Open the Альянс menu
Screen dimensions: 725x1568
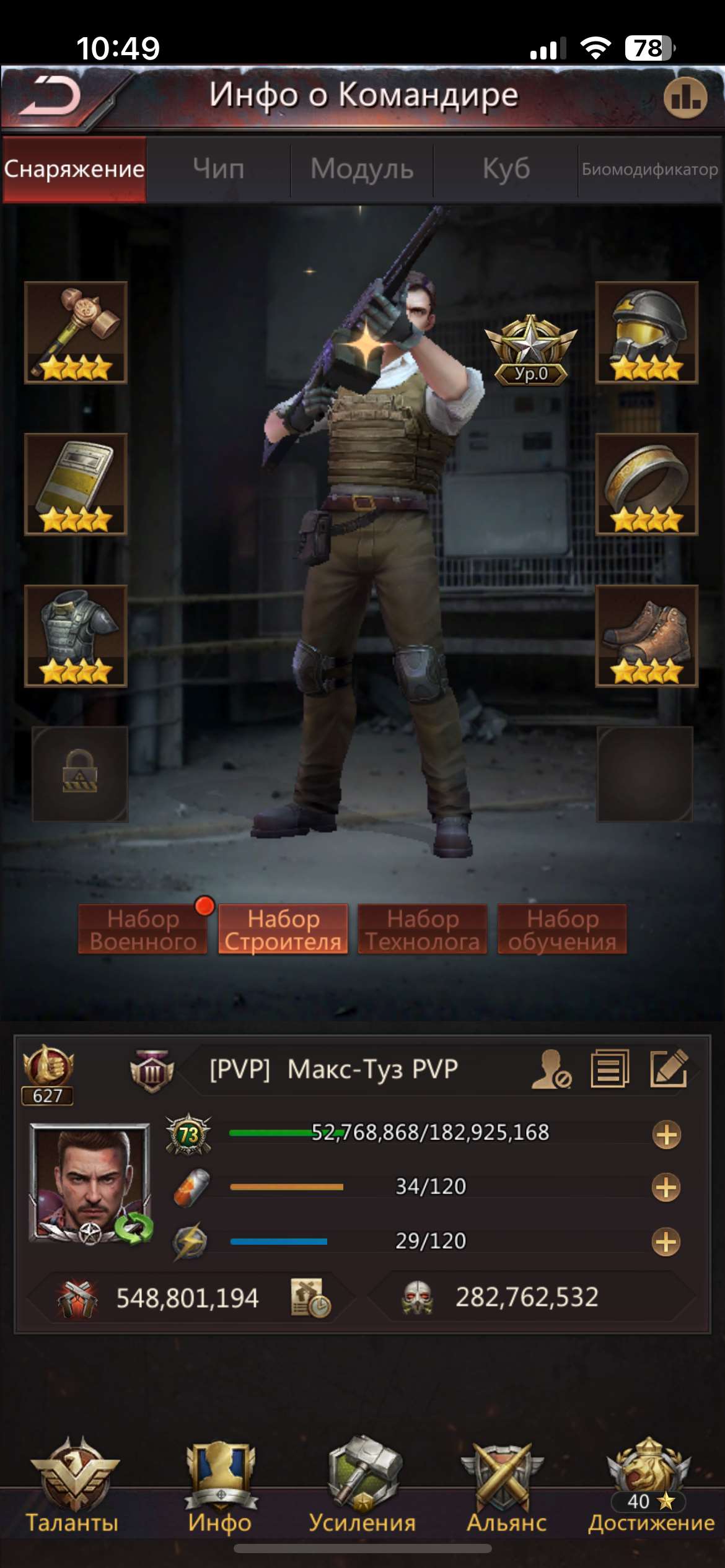[506, 1486]
